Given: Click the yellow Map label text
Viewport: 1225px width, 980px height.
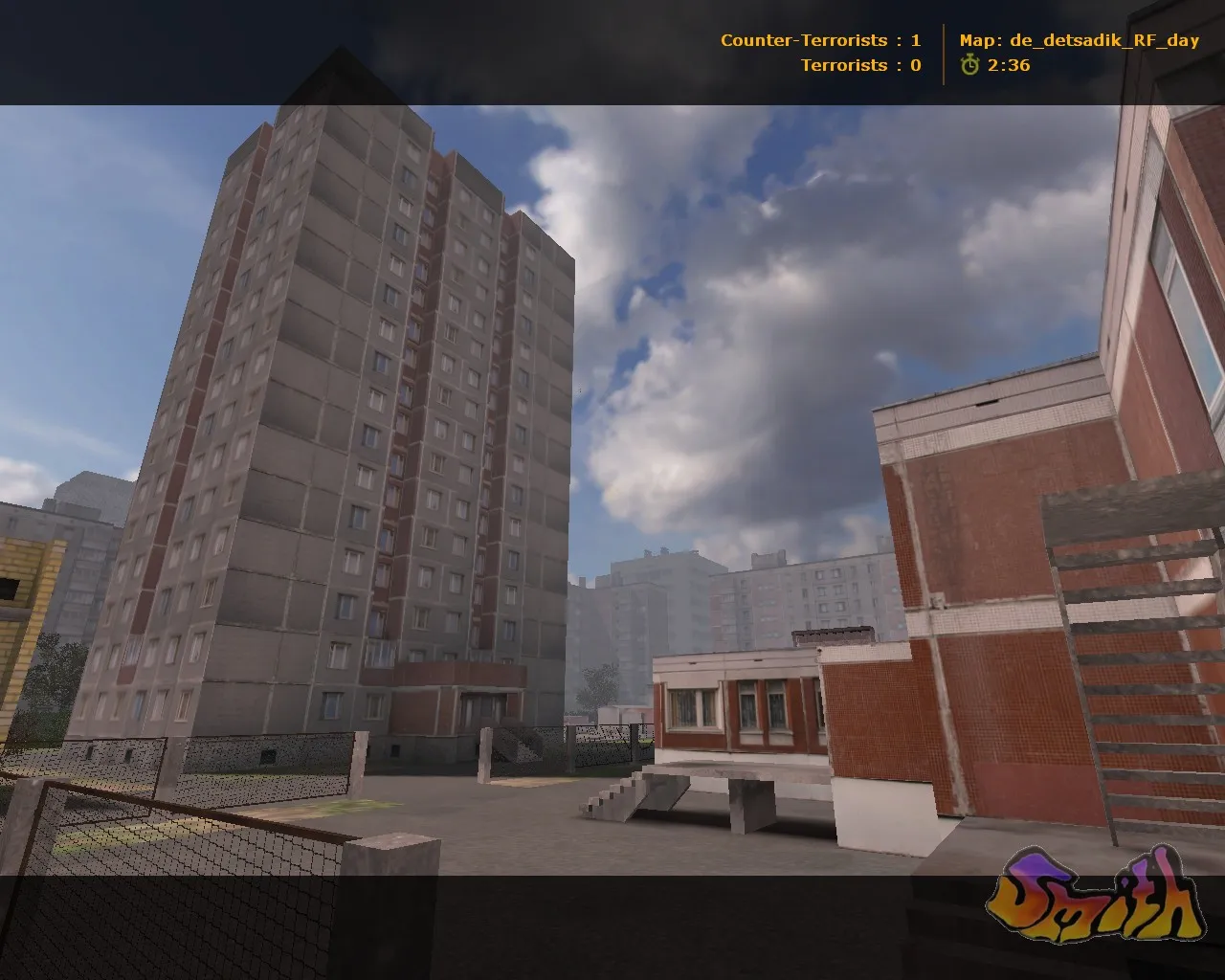Looking at the screenshot, I should pyautogui.click(x=978, y=40).
